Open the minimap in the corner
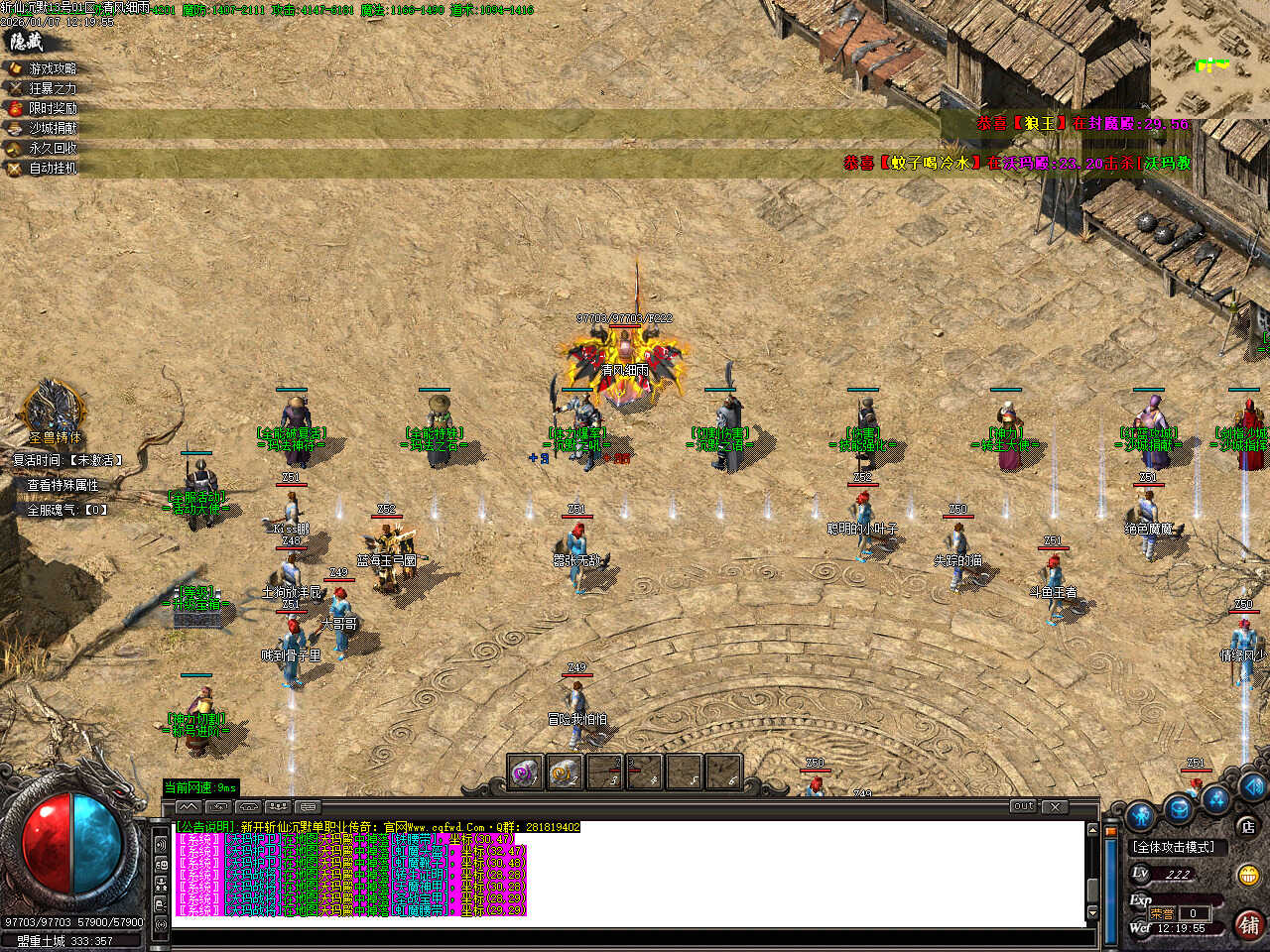The image size is (1270, 952). pyautogui.click(x=1210, y=58)
